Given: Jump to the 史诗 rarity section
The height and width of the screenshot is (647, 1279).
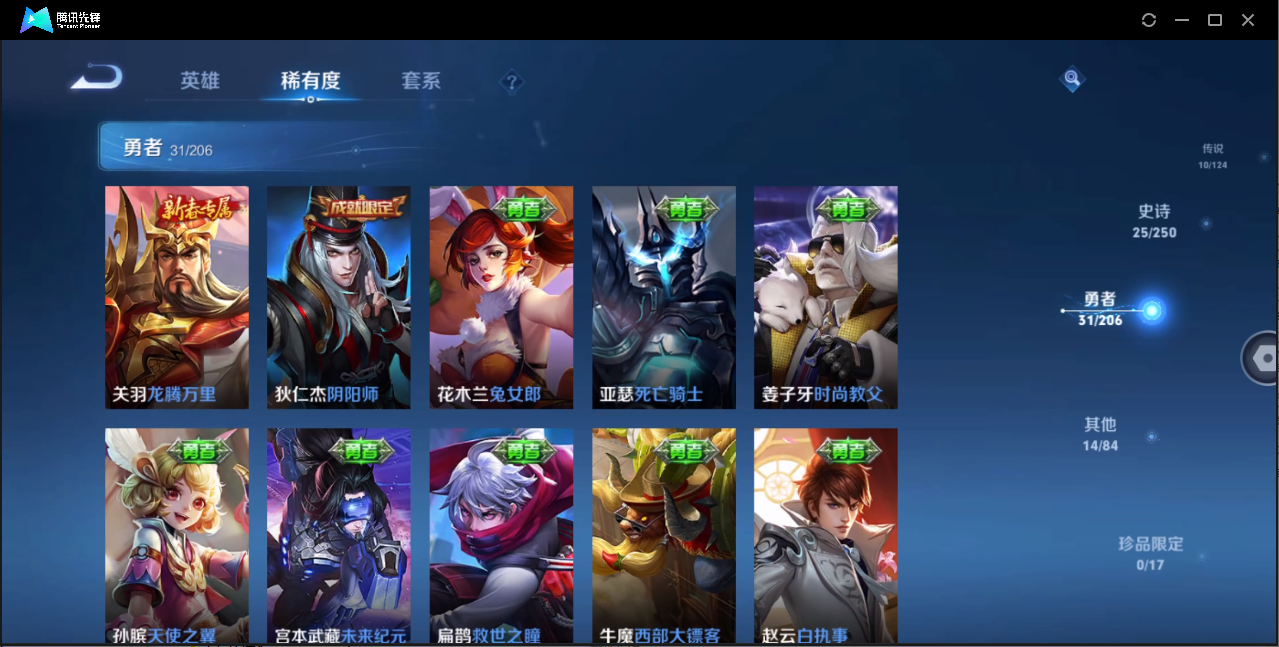Looking at the screenshot, I should tap(1154, 220).
